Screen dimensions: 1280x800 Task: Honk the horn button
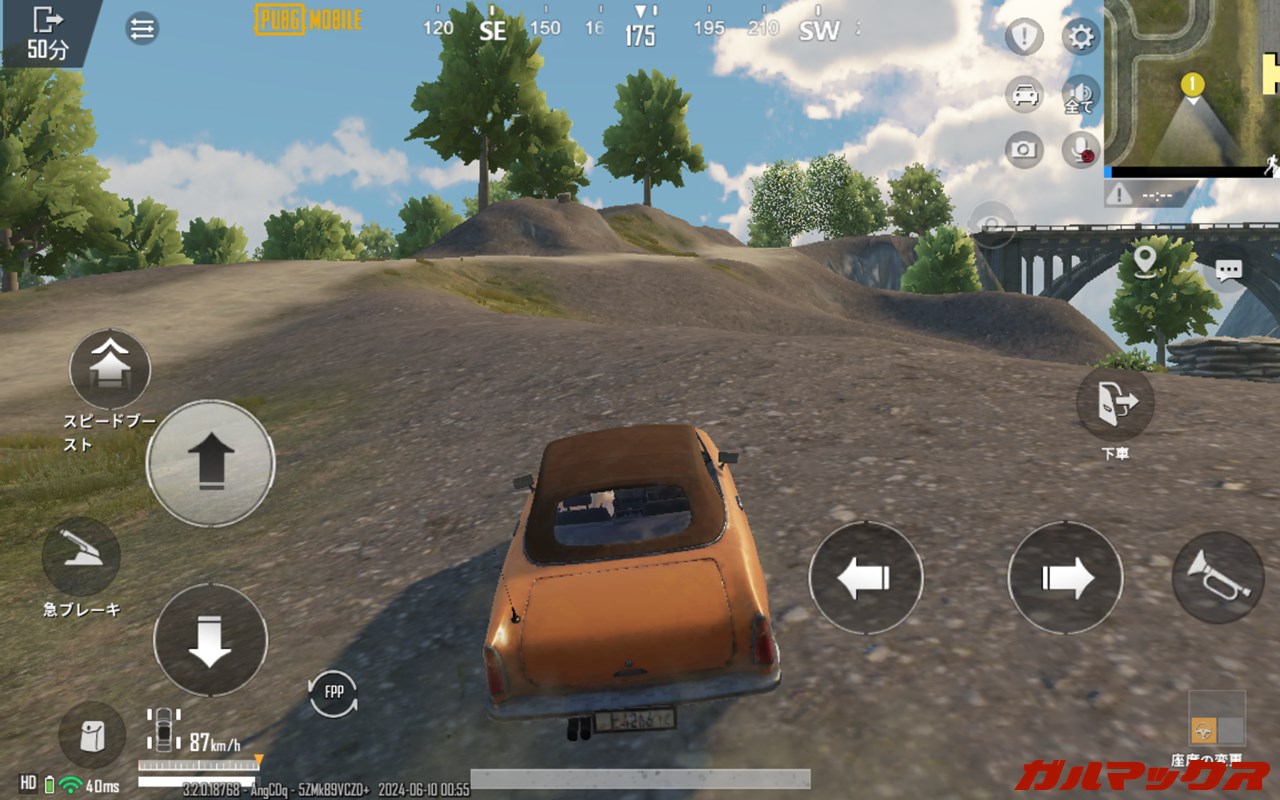(x=1217, y=577)
